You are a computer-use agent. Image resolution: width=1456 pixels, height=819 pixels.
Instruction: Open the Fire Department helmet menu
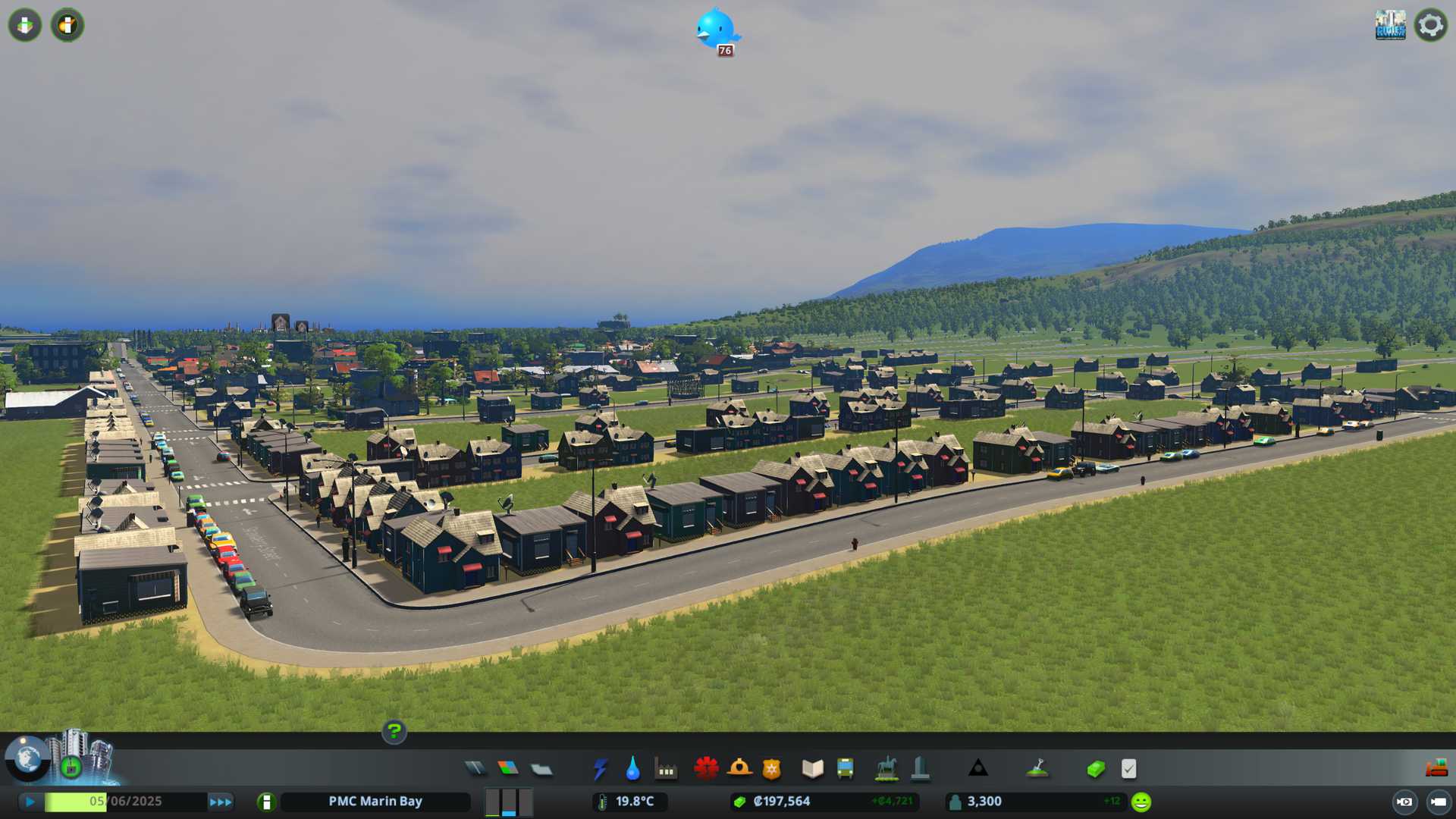point(739,769)
